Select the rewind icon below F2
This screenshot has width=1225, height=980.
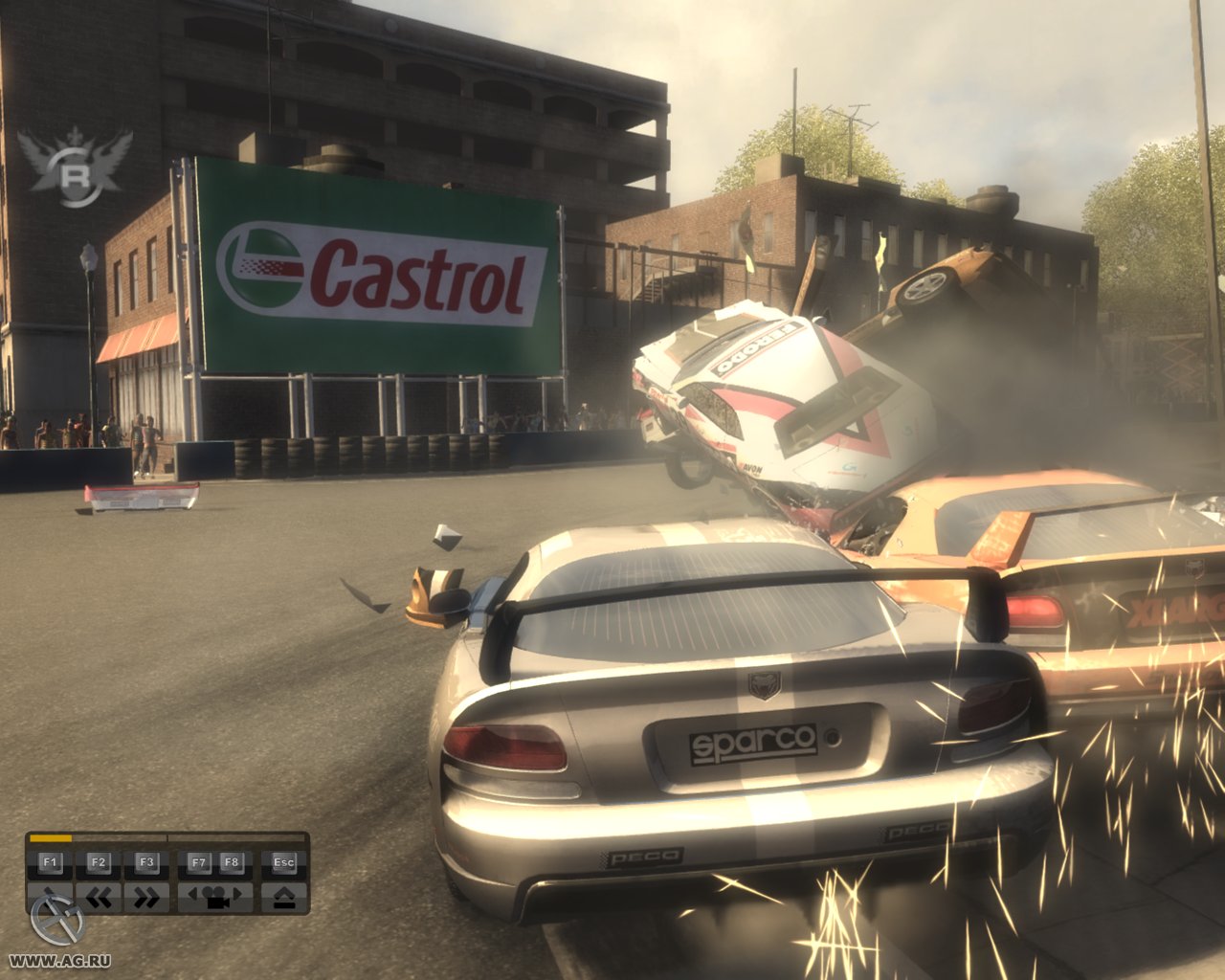click(x=98, y=895)
